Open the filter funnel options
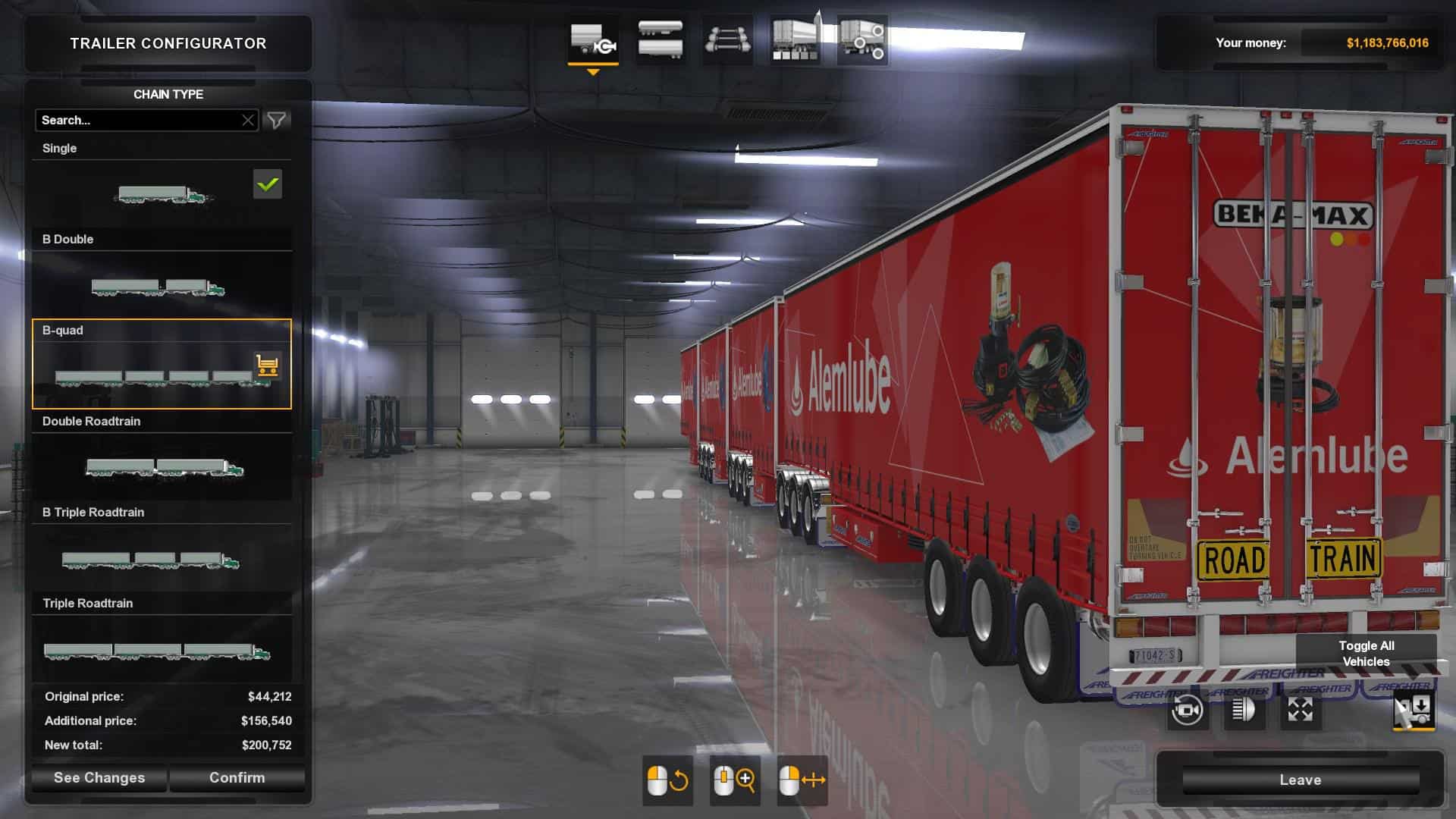The height and width of the screenshot is (819, 1456). pos(277,120)
